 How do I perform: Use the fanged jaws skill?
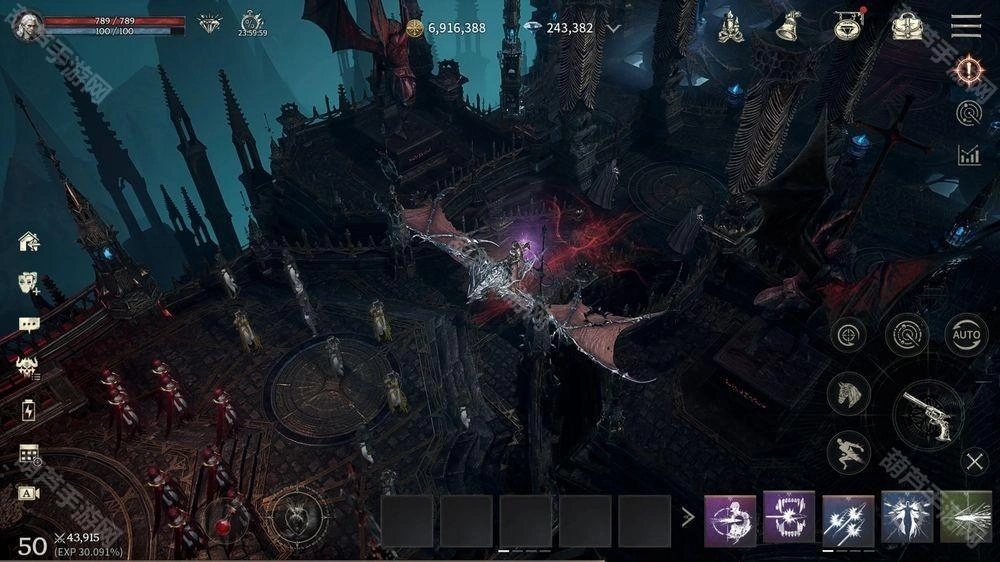[x=789, y=518]
